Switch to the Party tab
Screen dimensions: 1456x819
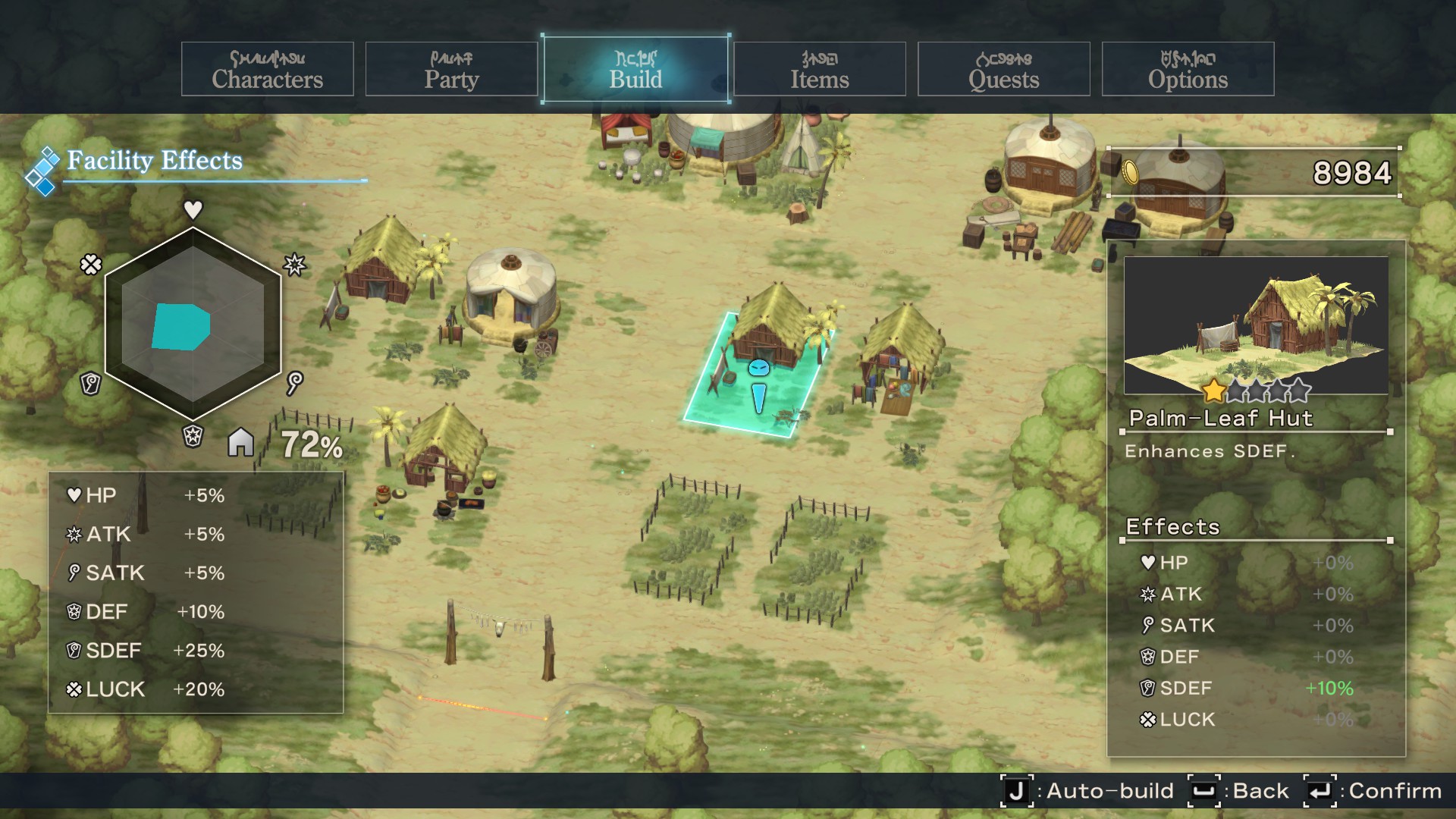click(451, 70)
